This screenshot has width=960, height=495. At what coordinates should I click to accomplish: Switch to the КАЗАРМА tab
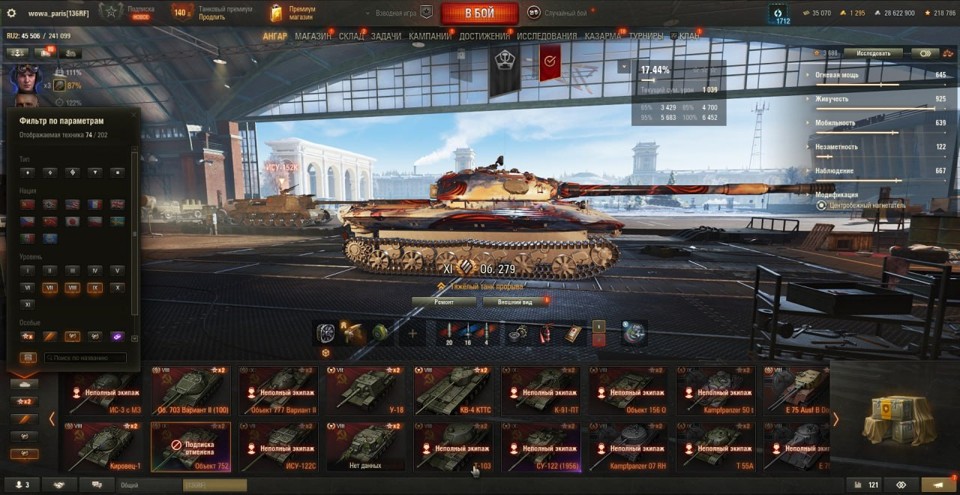coord(604,36)
